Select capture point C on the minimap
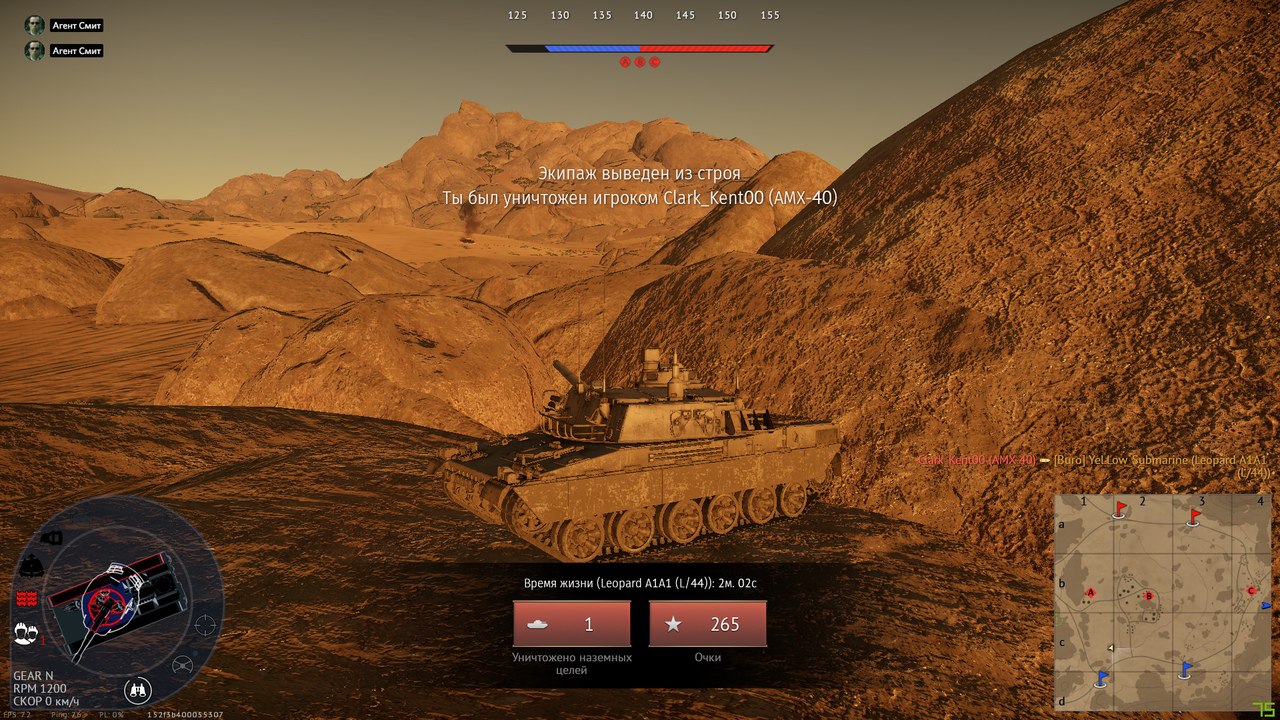Viewport: 1280px width, 720px height. (x=1251, y=591)
